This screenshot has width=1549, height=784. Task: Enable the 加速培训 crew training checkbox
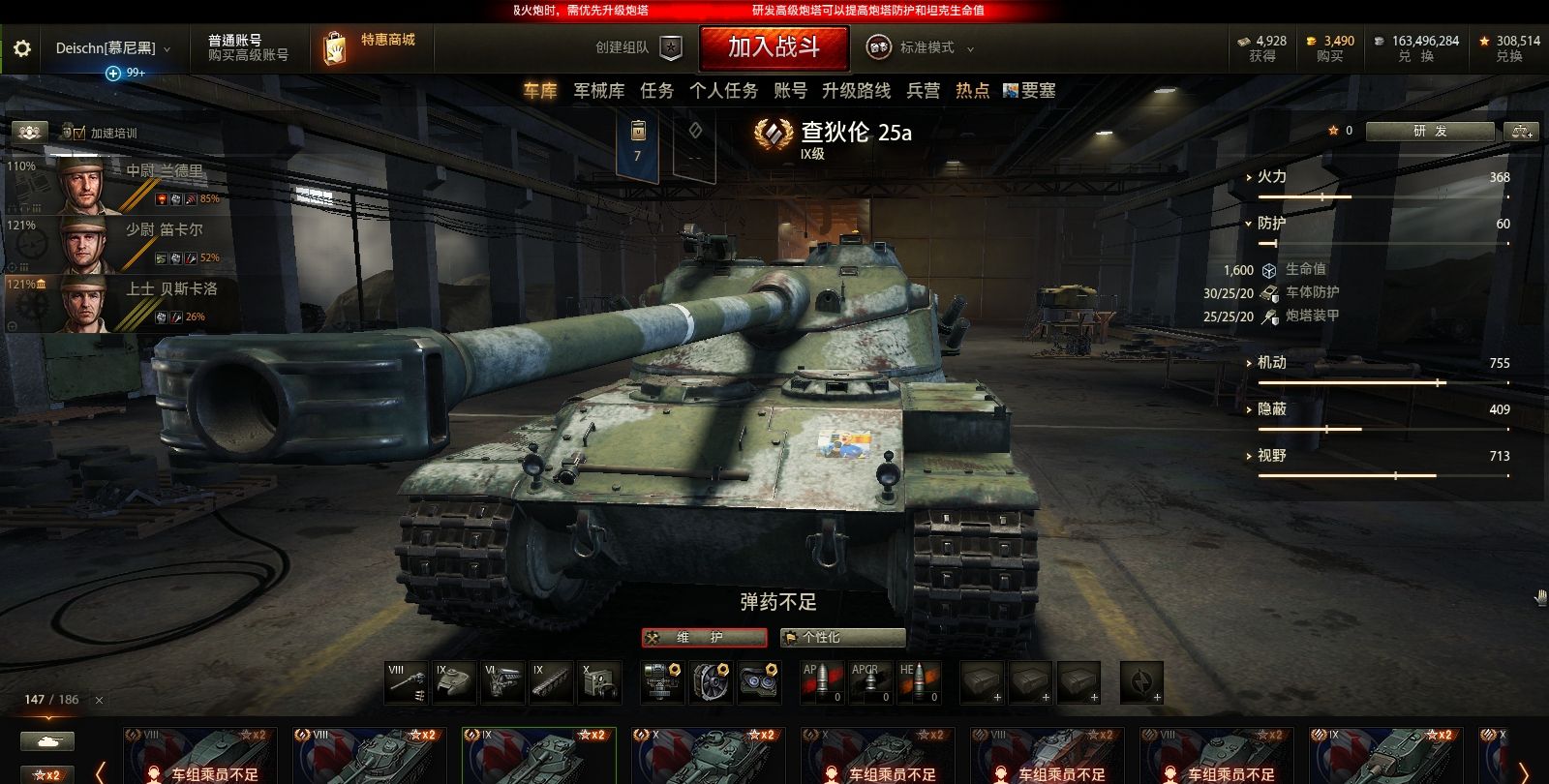click(77, 132)
